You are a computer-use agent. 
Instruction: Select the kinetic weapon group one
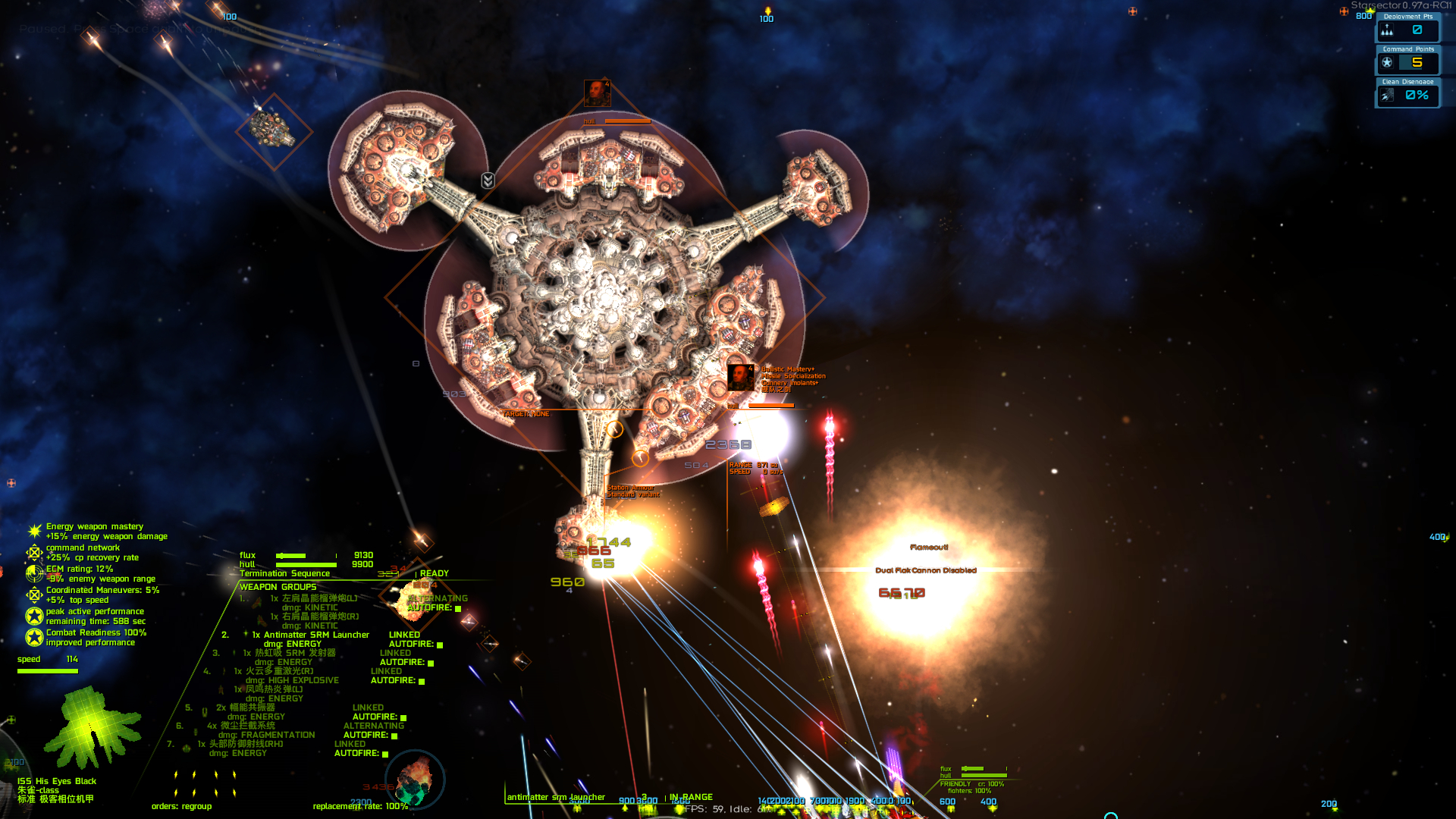pyautogui.click(x=318, y=598)
